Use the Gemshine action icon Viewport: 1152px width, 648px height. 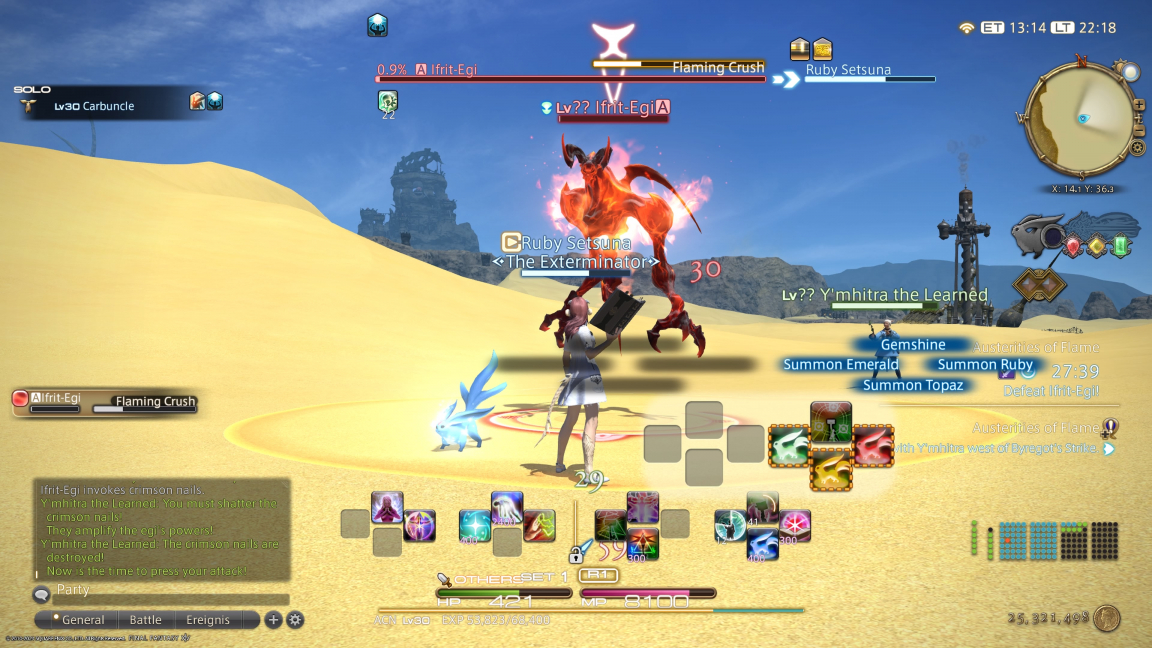click(831, 422)
